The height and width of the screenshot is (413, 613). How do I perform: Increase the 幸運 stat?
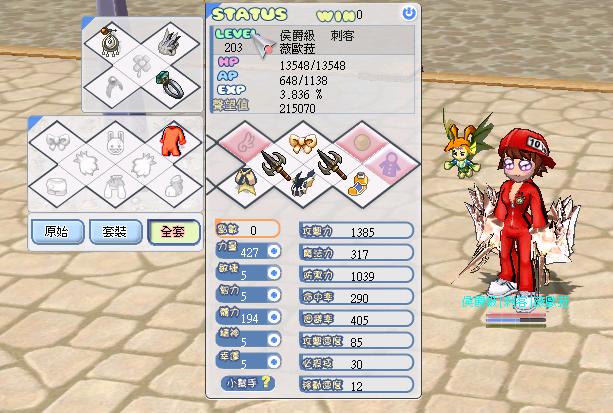[x=274, y=362]
